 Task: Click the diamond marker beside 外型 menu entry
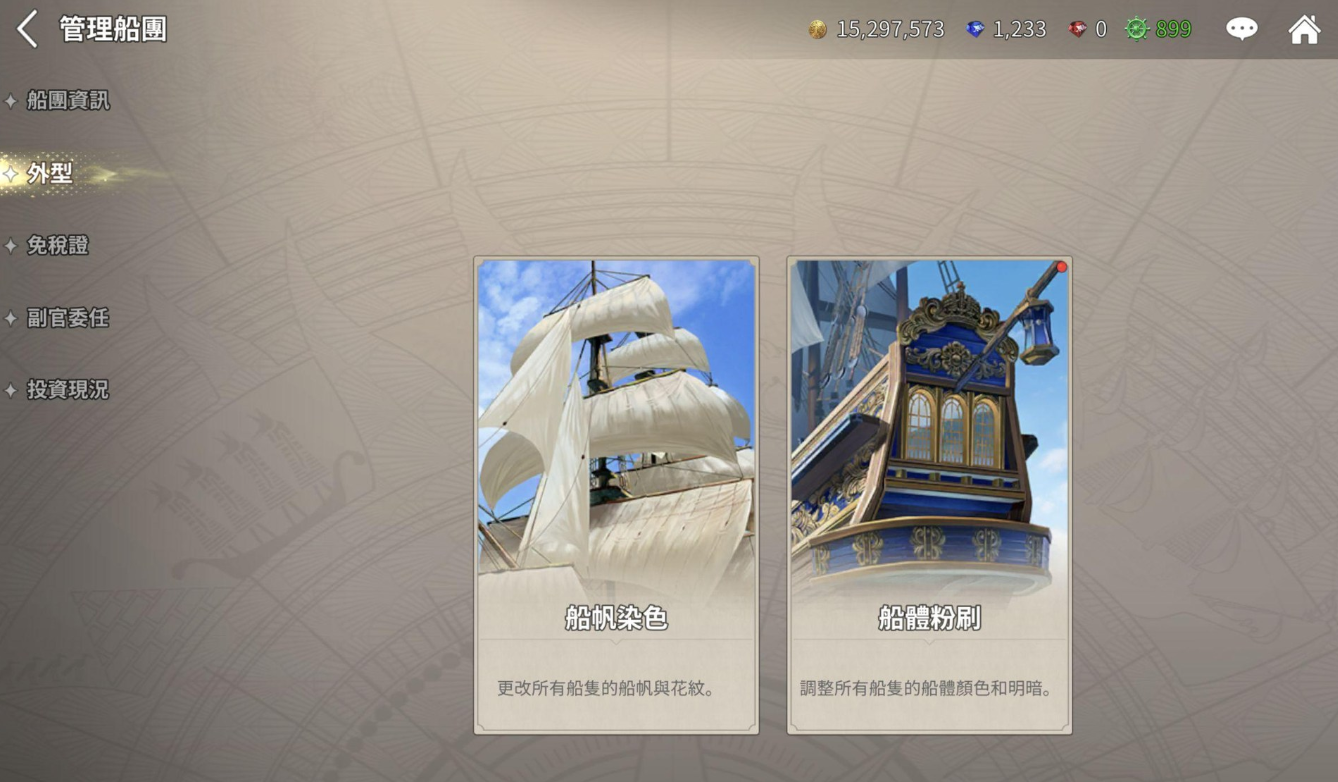13,172
